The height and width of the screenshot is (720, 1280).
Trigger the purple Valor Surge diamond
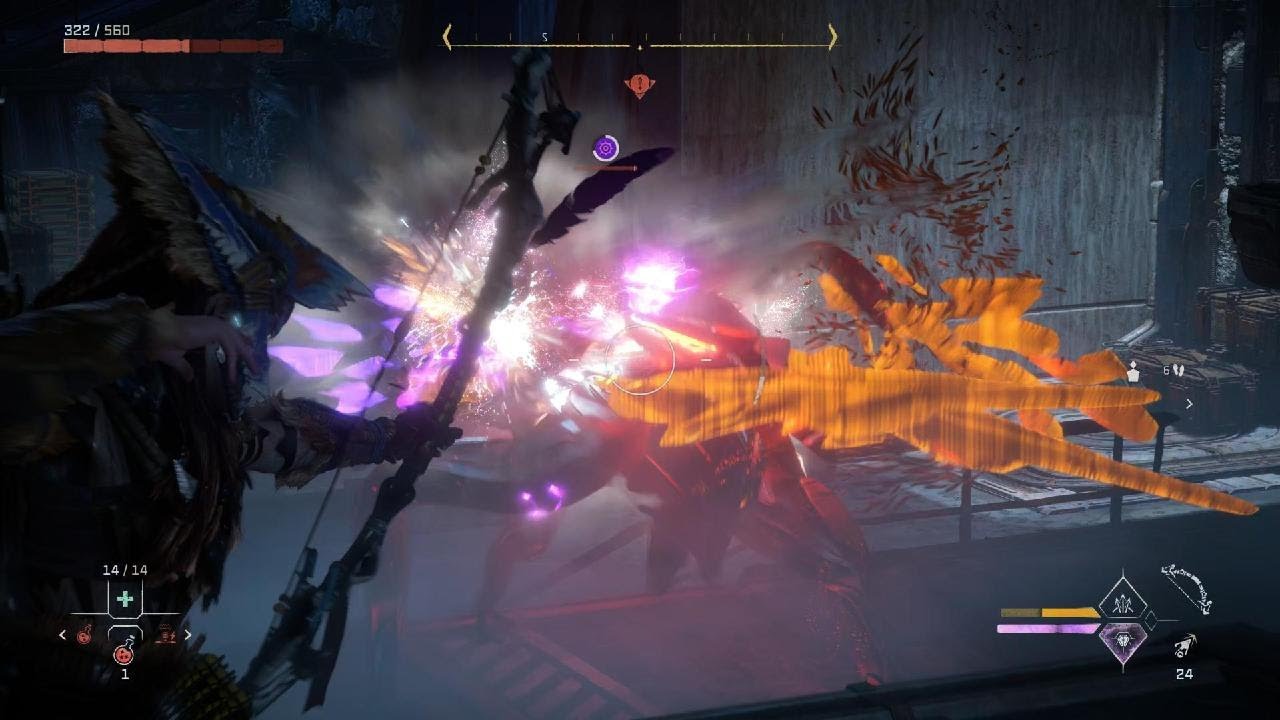tap(1122, 642)
